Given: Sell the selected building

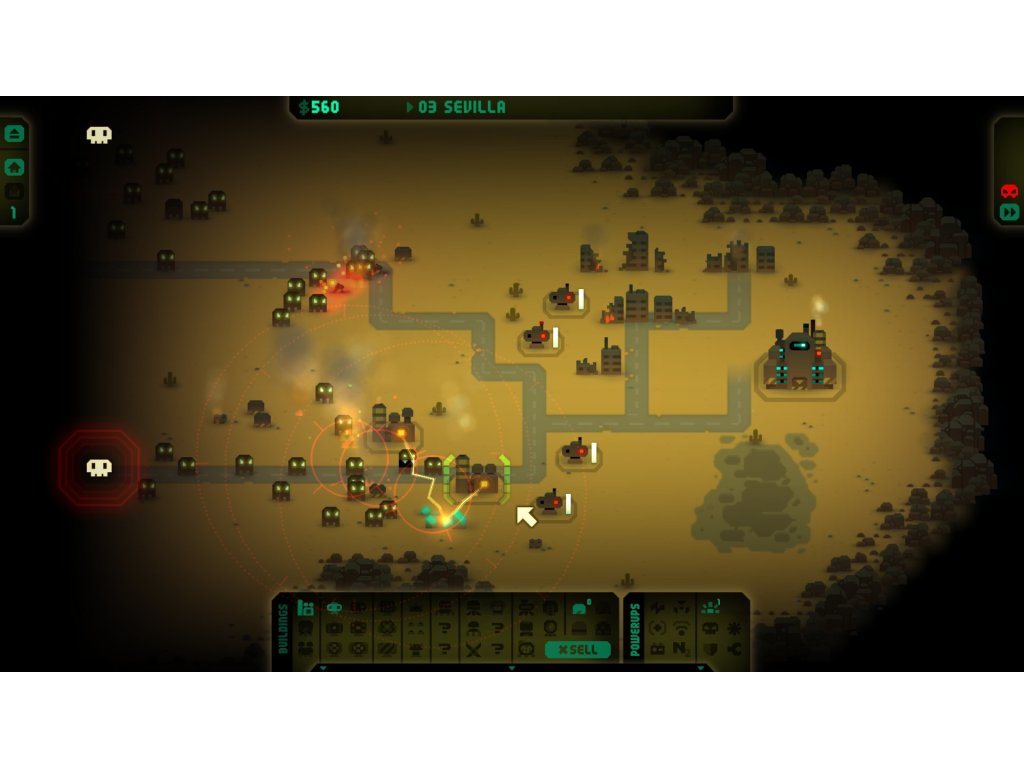Looking at the screenshot, I should [x=578, y=649].
